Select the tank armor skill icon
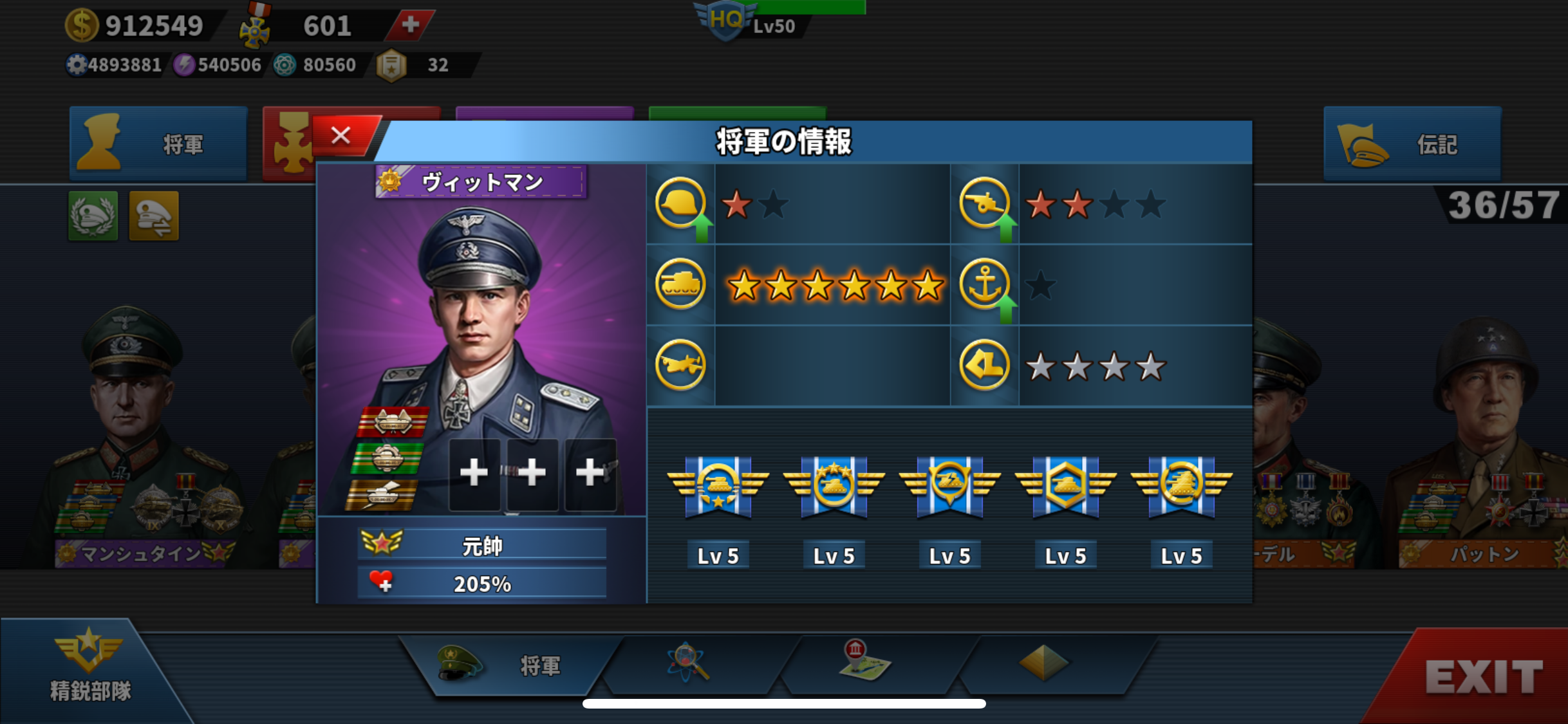Viewport: 1568px width, 724px height. click(680, 284)
